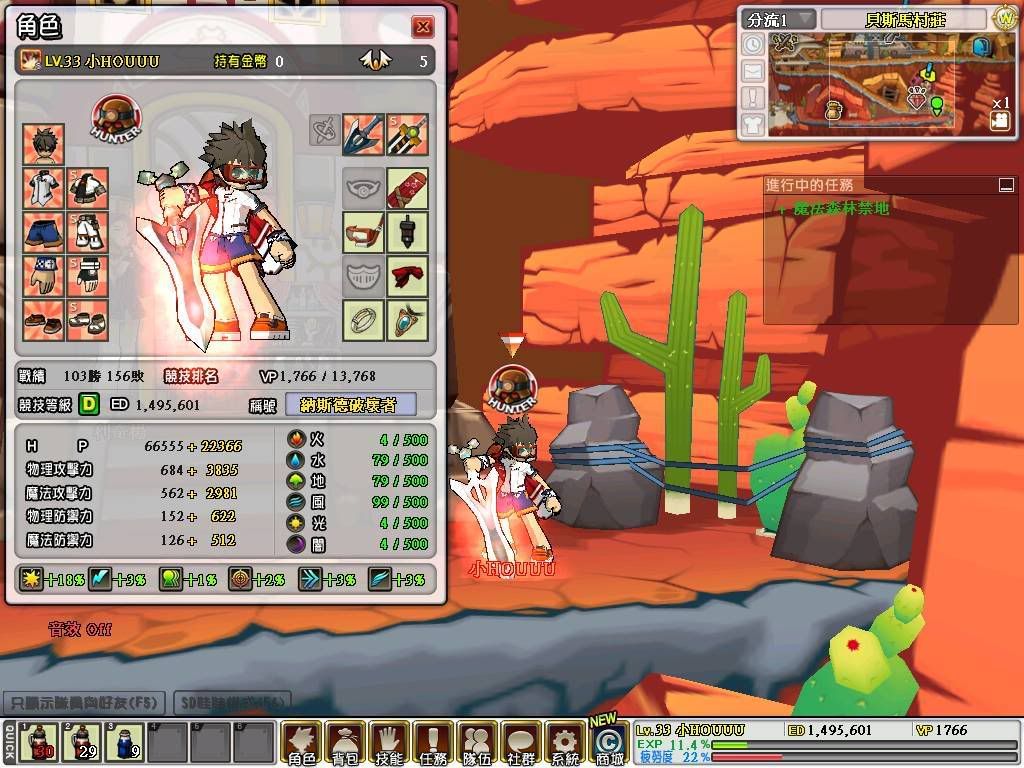Select the silver ring accessory slot
The width and height of the screenshot is (1024, 768).
pyautogui.click(x=363, y=320)
